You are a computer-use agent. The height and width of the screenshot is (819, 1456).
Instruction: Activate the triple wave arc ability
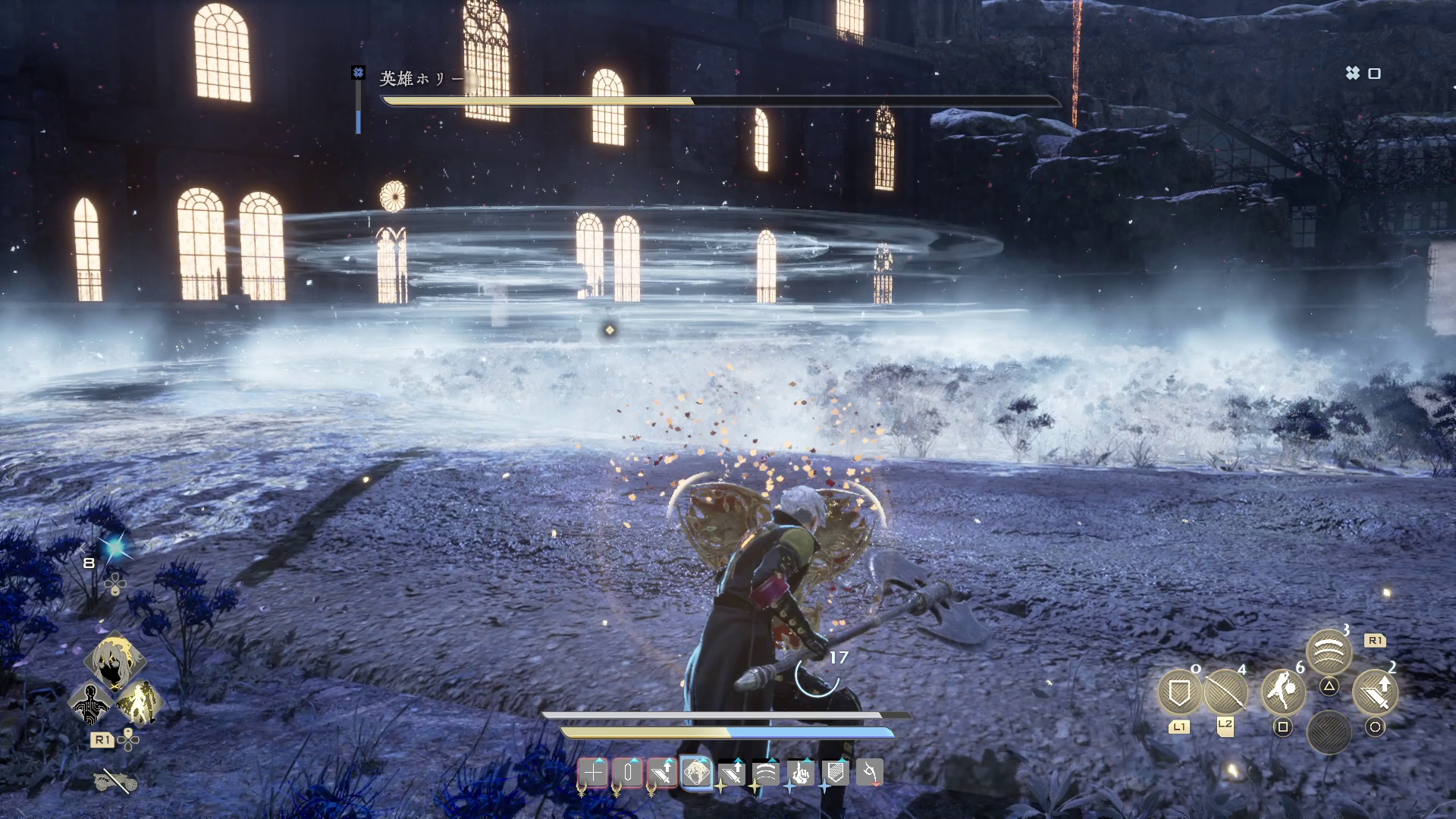1329,651
